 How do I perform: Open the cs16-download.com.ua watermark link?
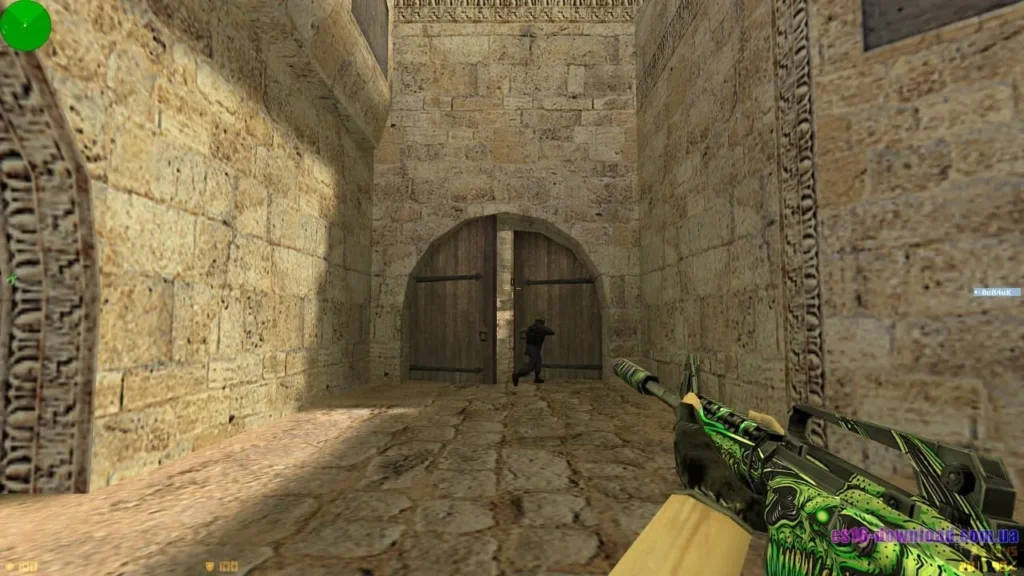923,536
